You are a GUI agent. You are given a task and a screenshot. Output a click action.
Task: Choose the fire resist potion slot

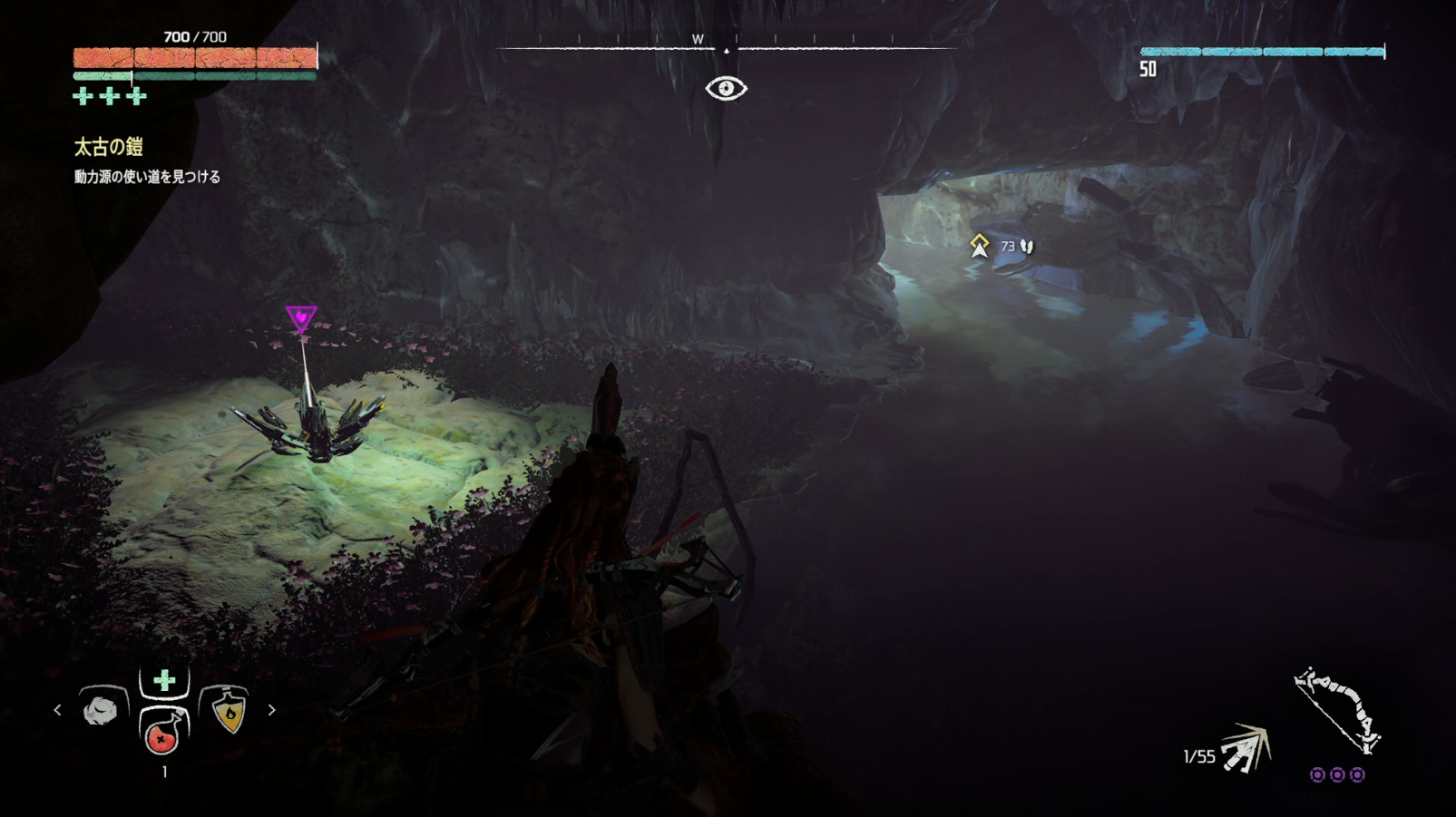point(228,710)
